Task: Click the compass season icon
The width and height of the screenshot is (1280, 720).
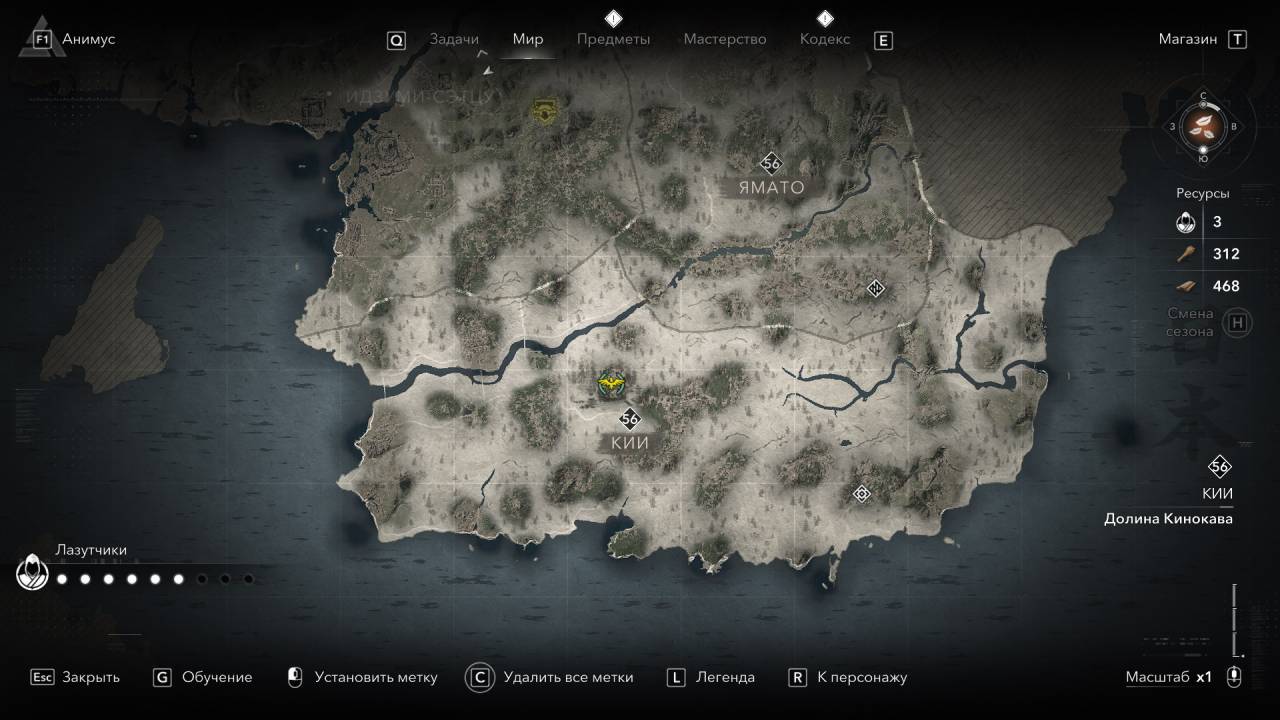Action: (1203, 127)
